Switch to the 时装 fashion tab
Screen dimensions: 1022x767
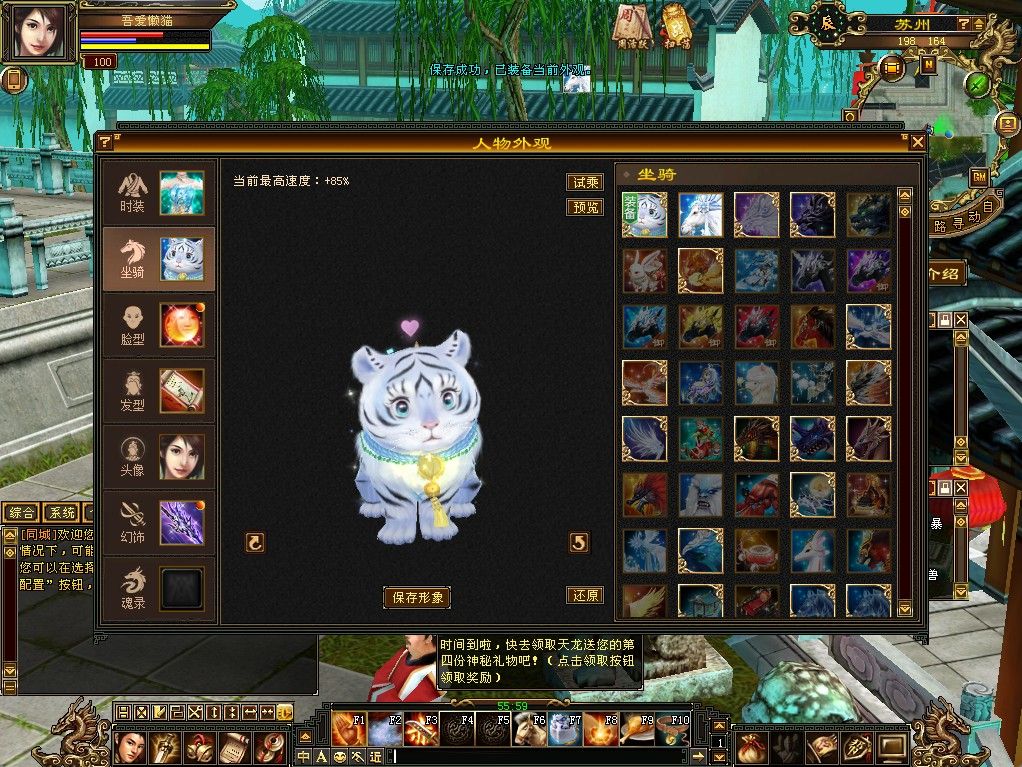[158, 193]
